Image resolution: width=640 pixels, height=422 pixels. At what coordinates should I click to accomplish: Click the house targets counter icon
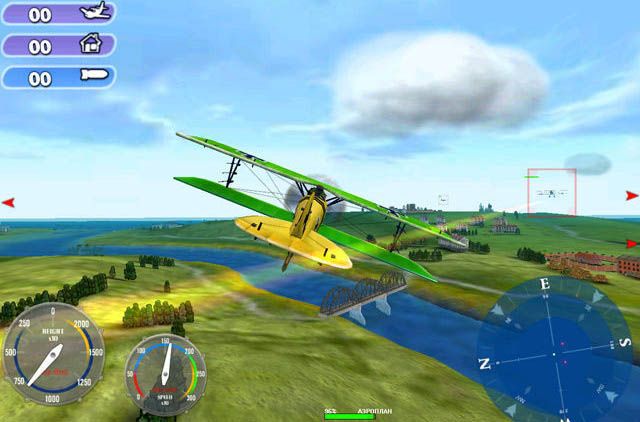pyautogui.click(x=91, y=45)
